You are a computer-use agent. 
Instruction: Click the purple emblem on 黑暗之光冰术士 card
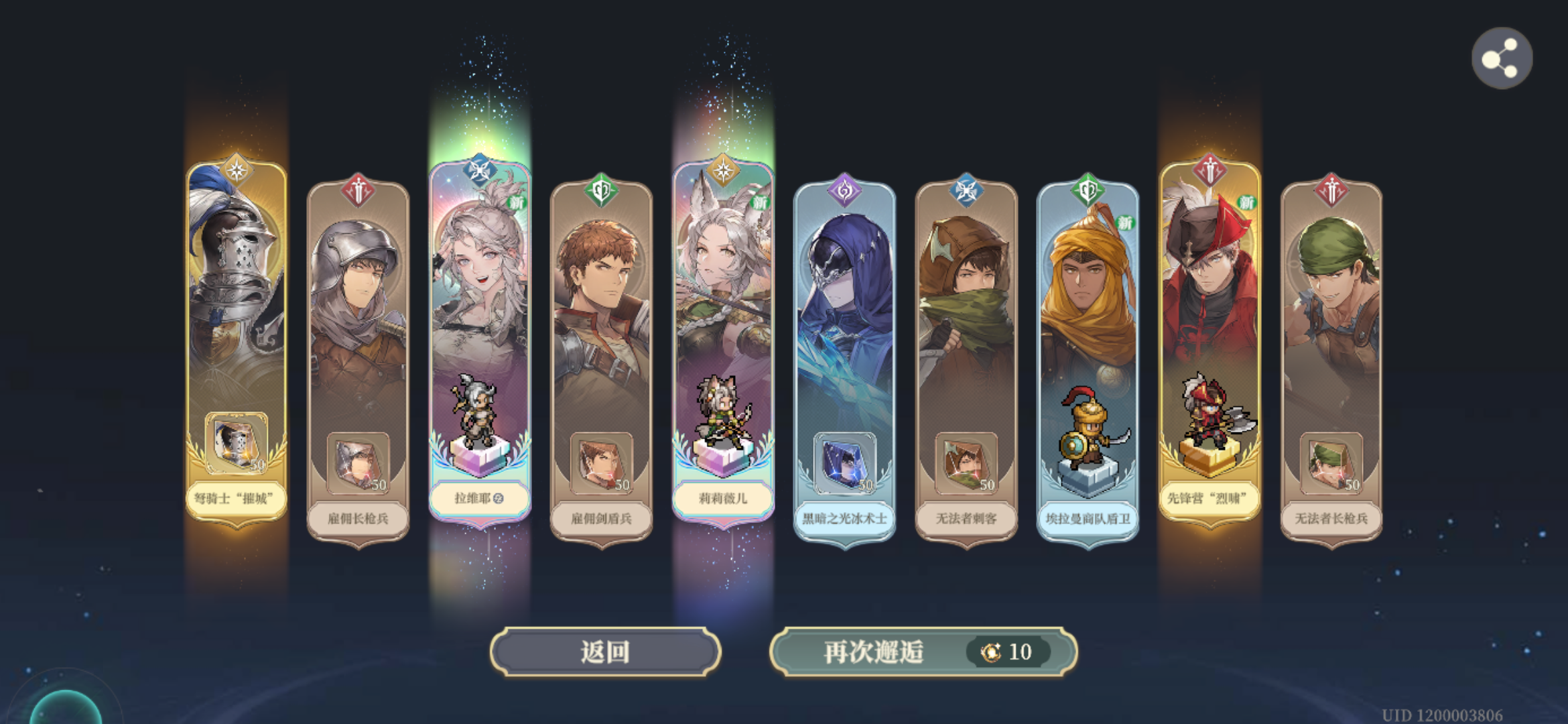click(843, 192)
